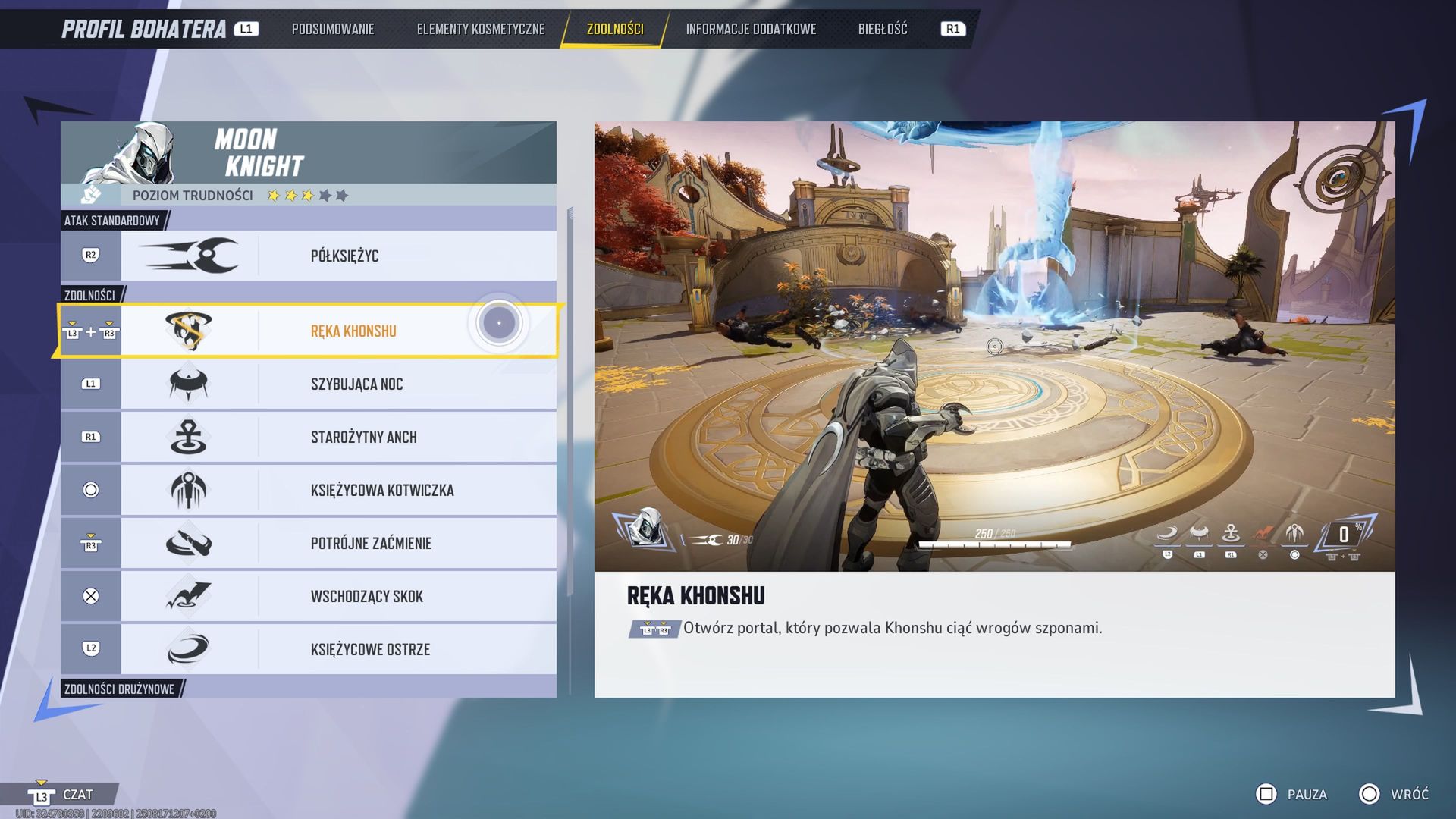Show the Informacje Dodatkowe tab
Image resolution: width=1456 pixels, height=819 pixels.
pyautogui.click(x=751, y=29)
